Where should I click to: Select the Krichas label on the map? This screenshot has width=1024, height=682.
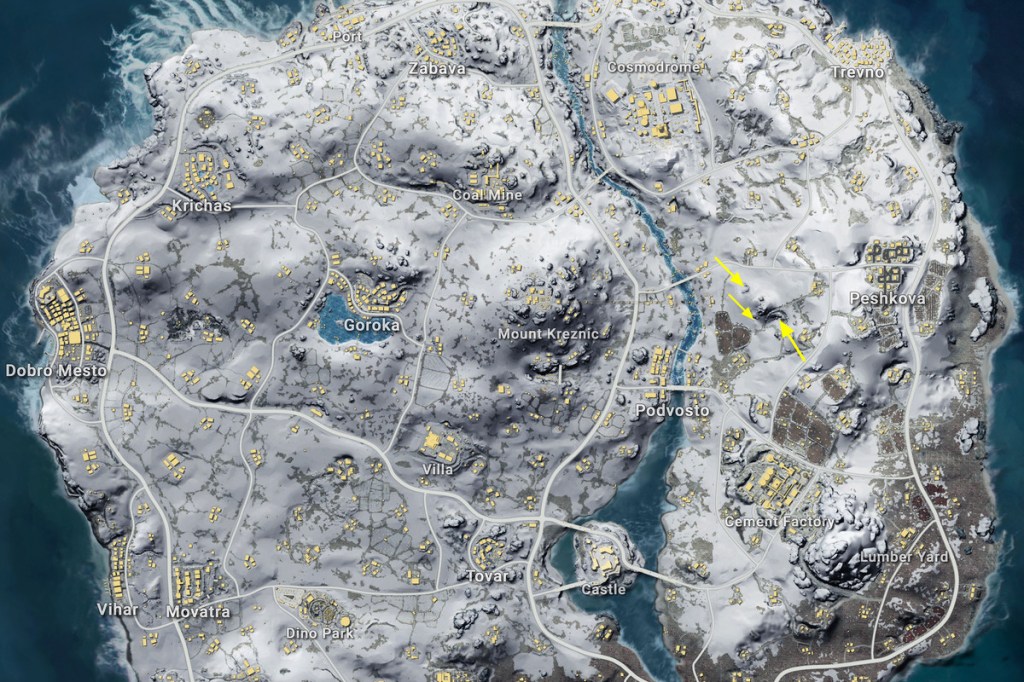[x=200, y=206]
